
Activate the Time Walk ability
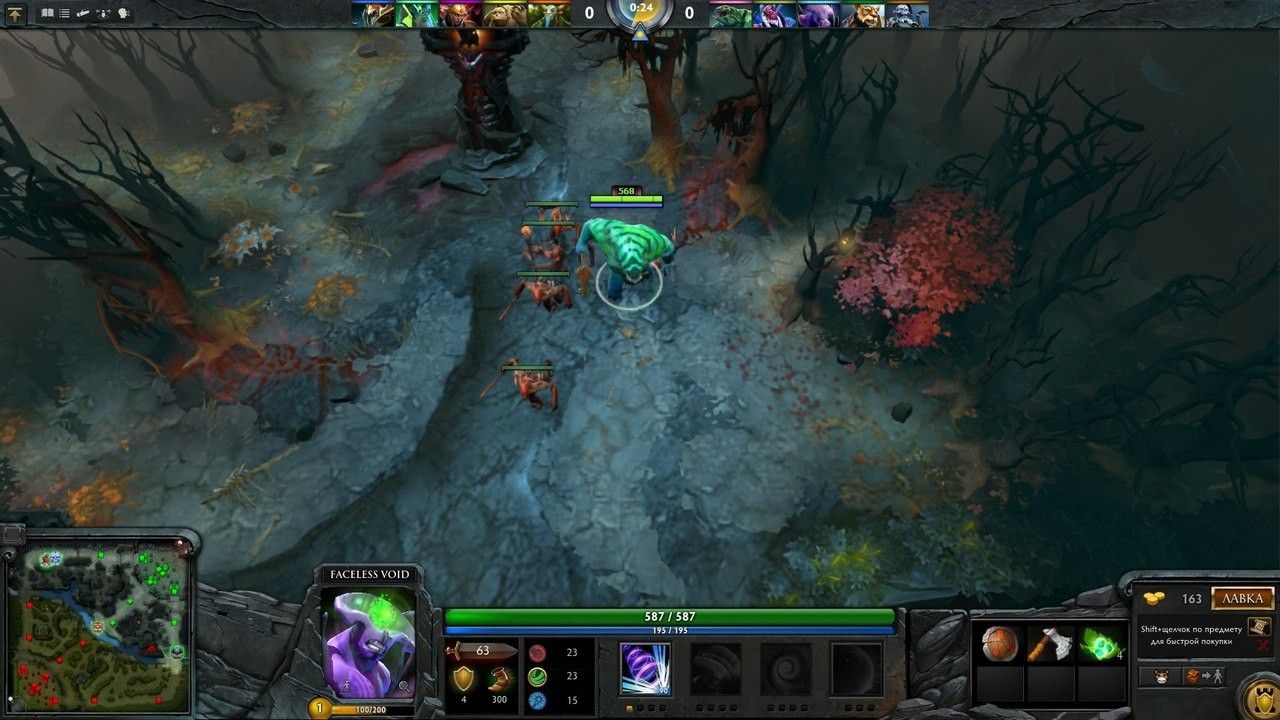(645, 668)
